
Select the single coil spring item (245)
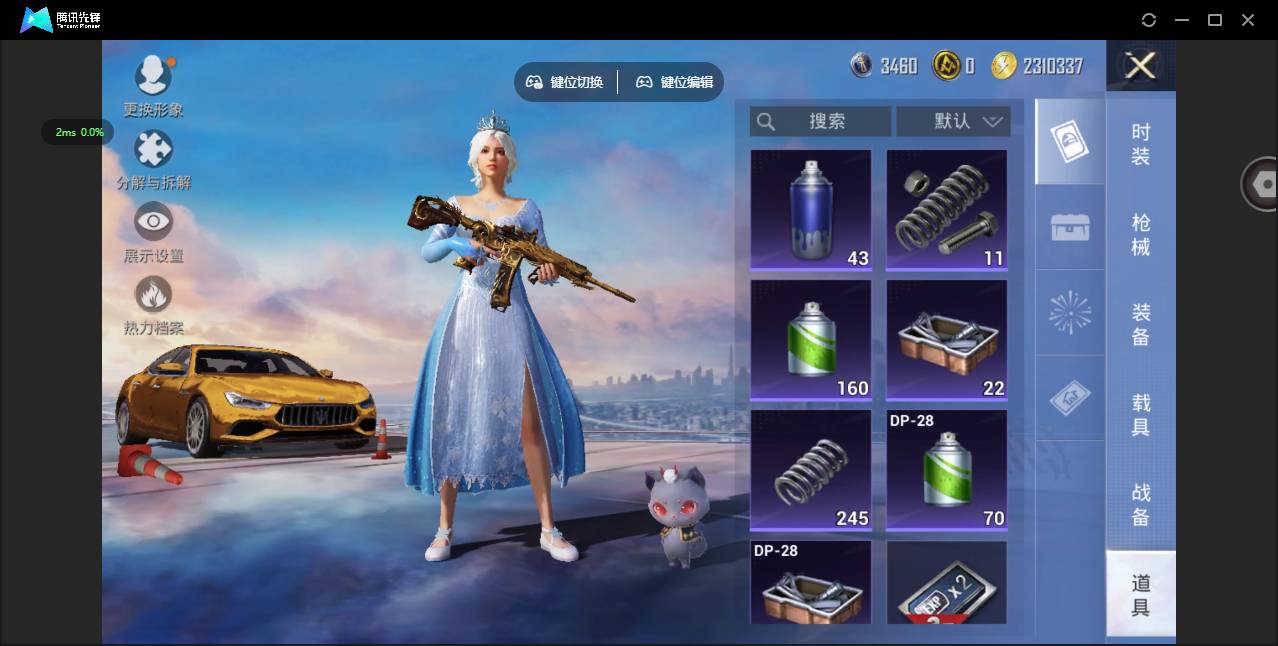tap(811, 470)
